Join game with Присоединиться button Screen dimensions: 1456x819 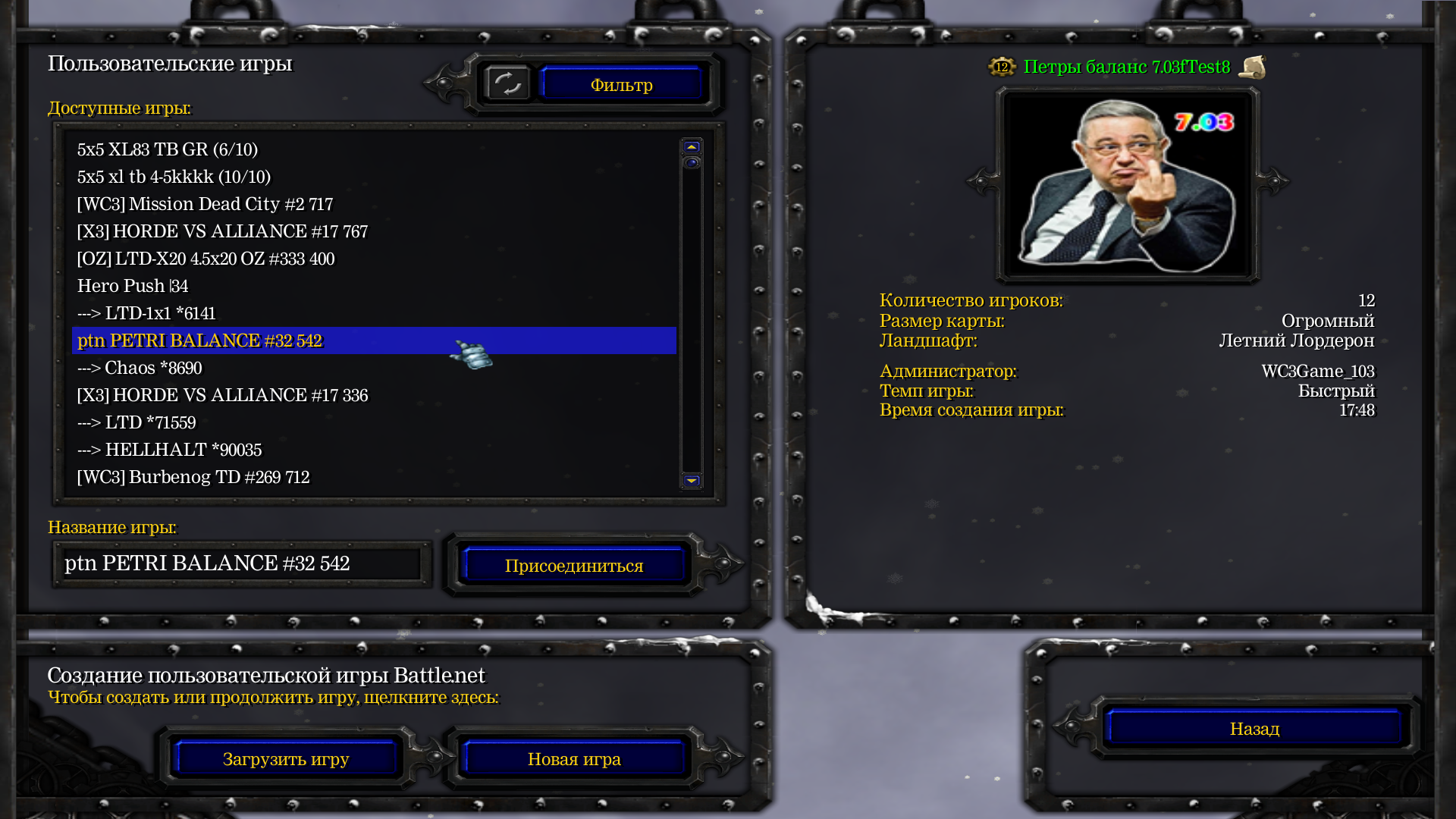[x=574, y=566]
